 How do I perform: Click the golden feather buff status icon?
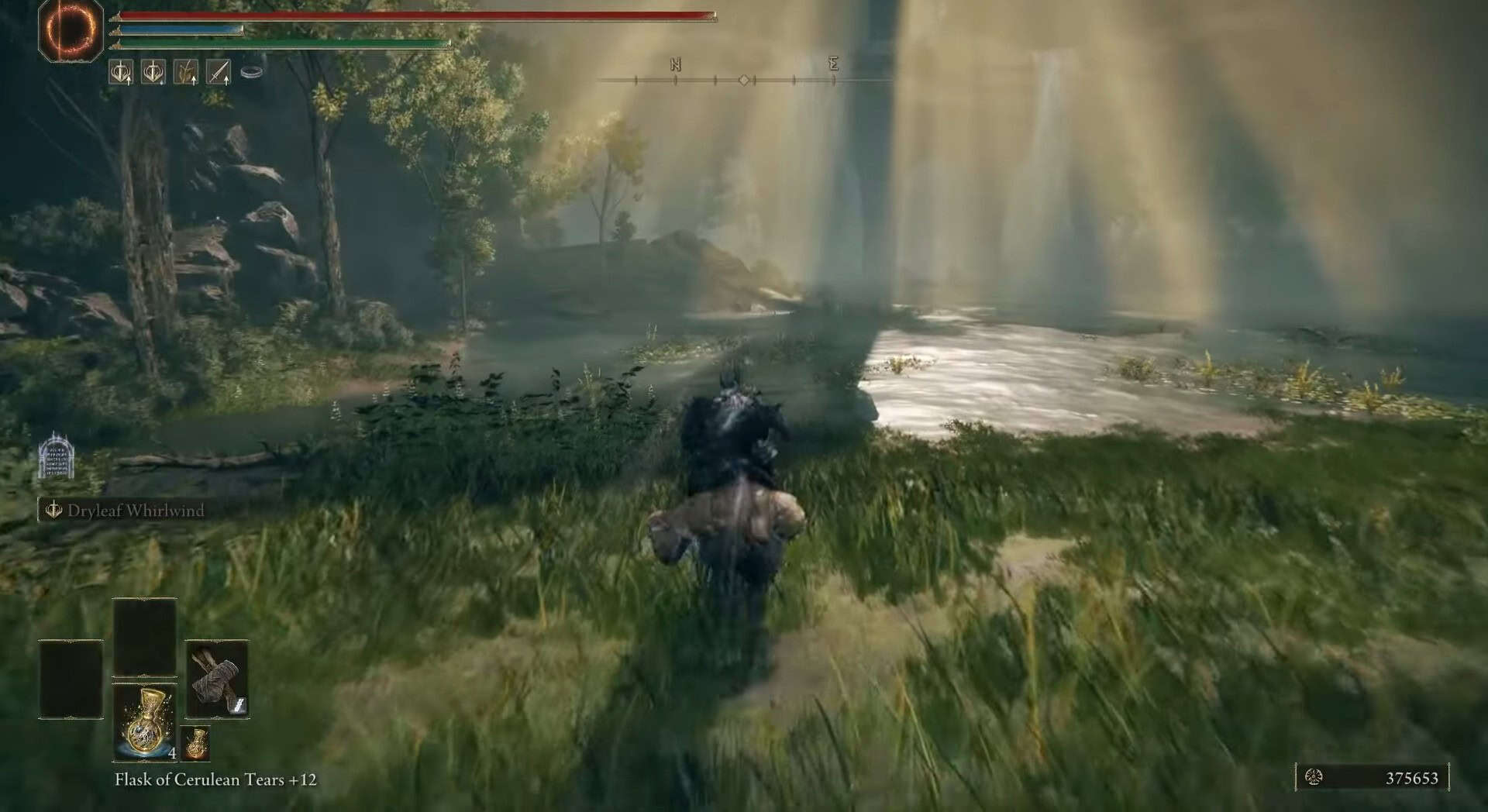coord(186,73)
